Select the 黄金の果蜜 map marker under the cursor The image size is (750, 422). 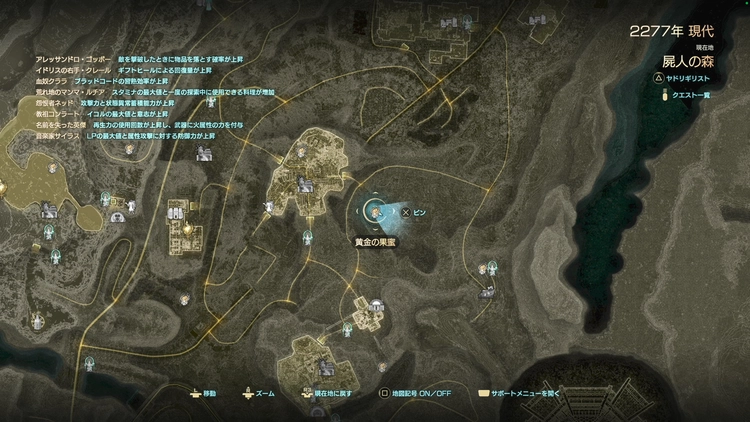[374, 212]
